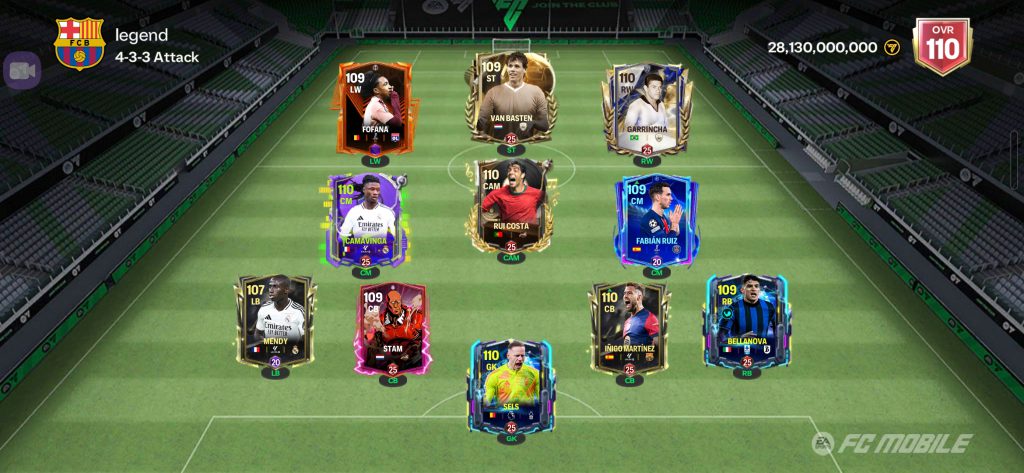Open the Camavinga midfielder card
Screen dimensions: 1024x473
(x=365, y=222)
